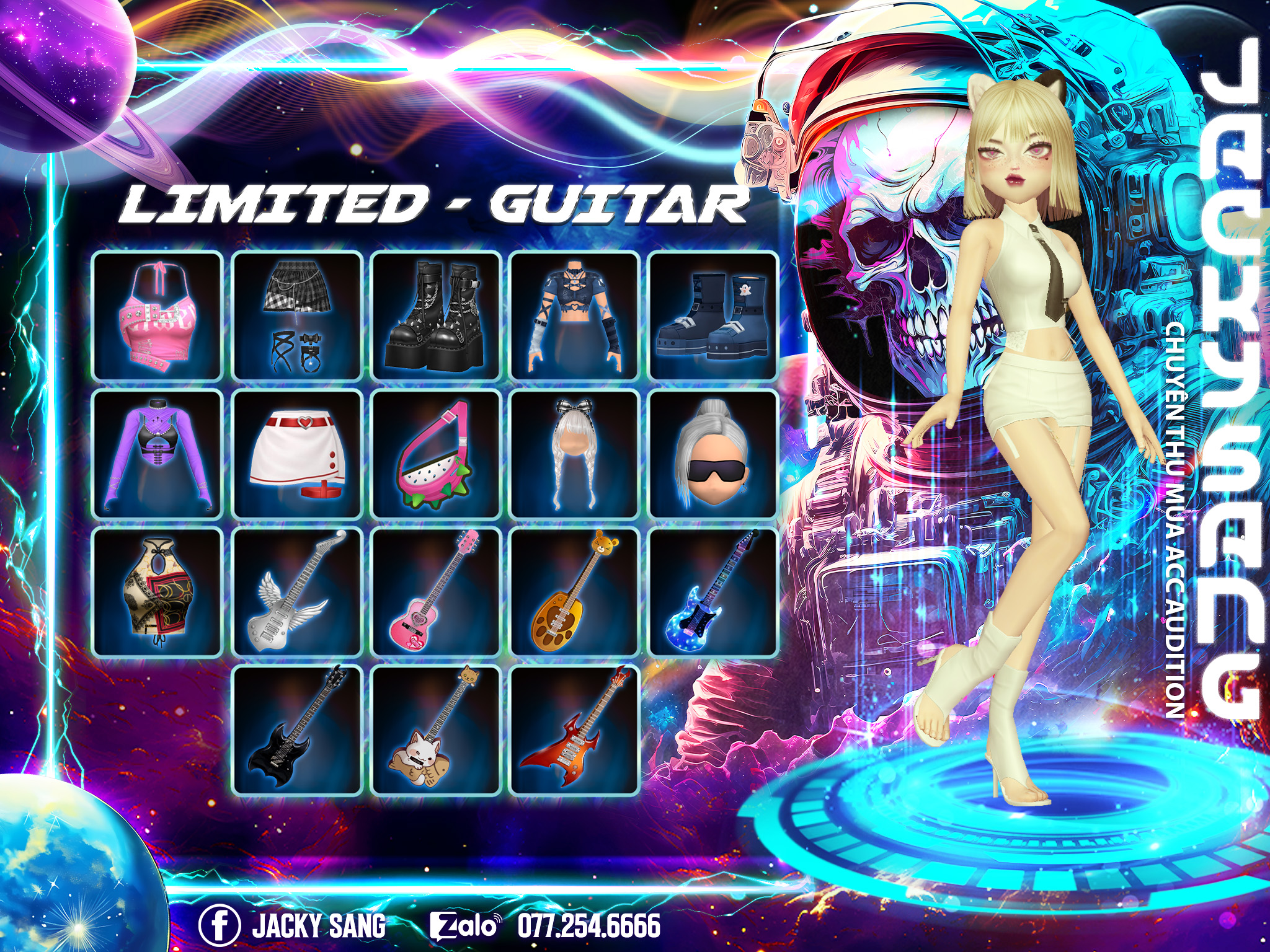1270x952 pixels.
Task: Choose the white cat guitar
Action: pos(436,730)
